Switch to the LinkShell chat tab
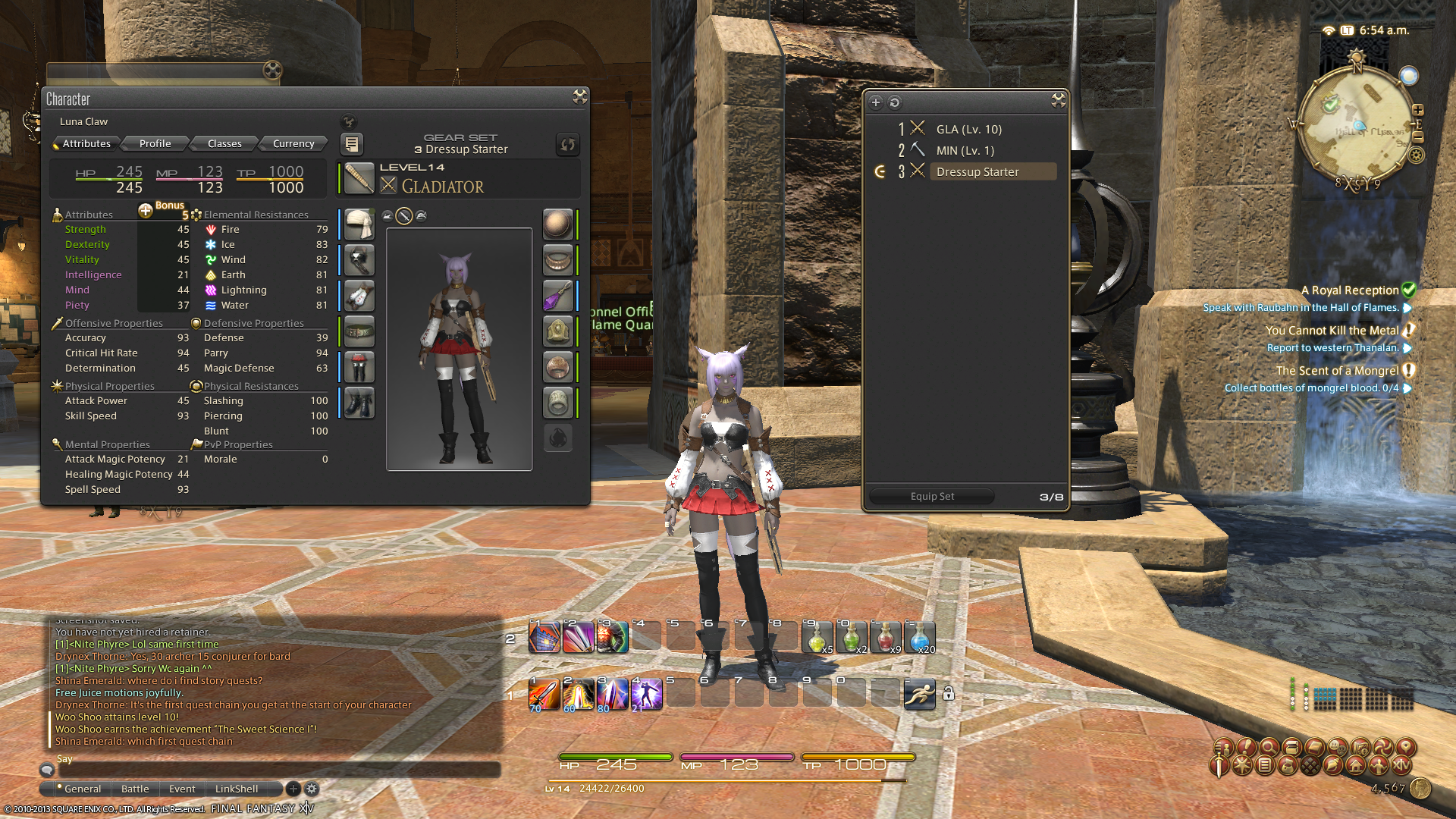The image size is (1456, 819). (237, 789)
